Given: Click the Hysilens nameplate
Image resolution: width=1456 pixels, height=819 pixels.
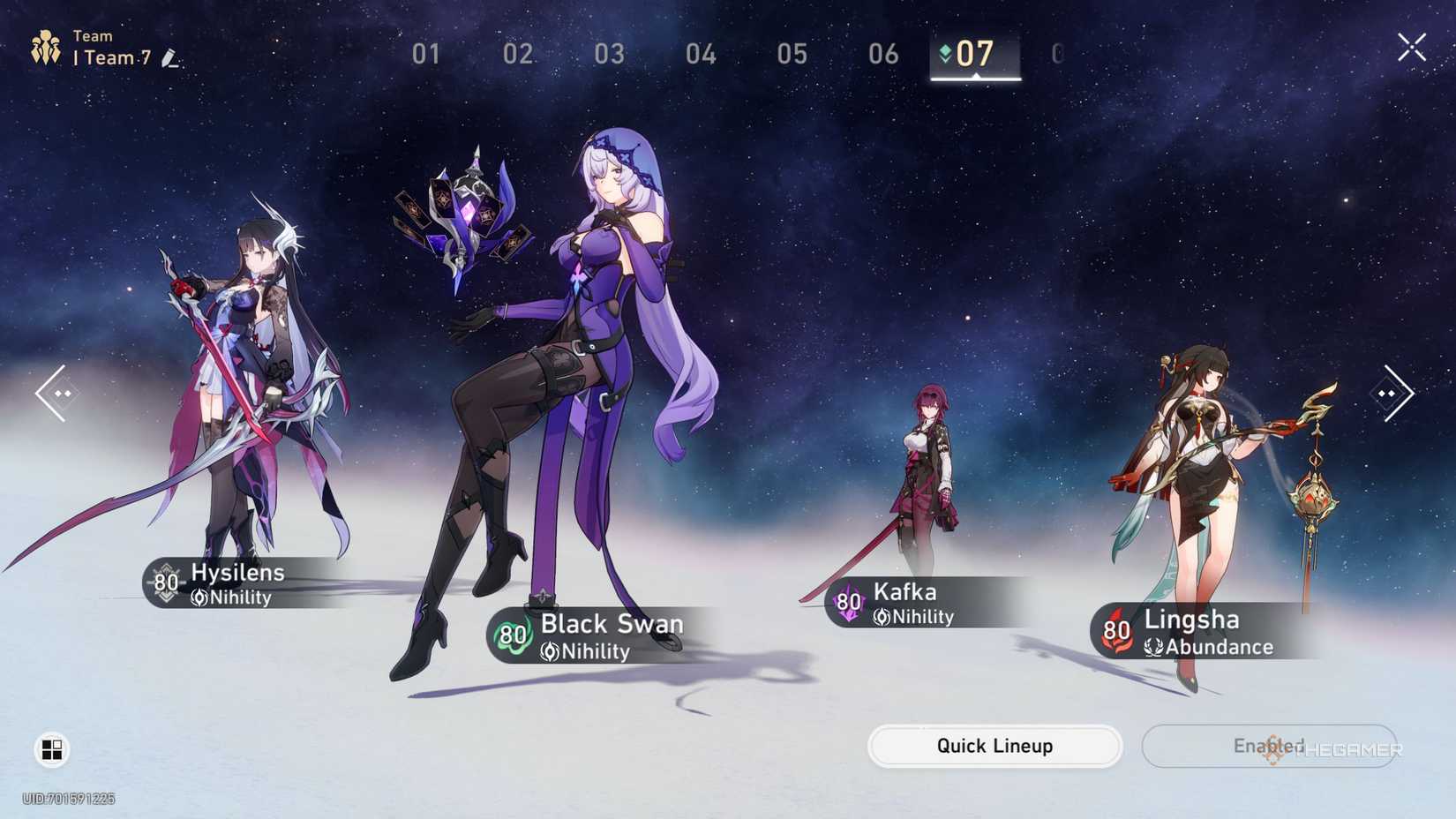Looking at the screenshot, I should 236,573.
